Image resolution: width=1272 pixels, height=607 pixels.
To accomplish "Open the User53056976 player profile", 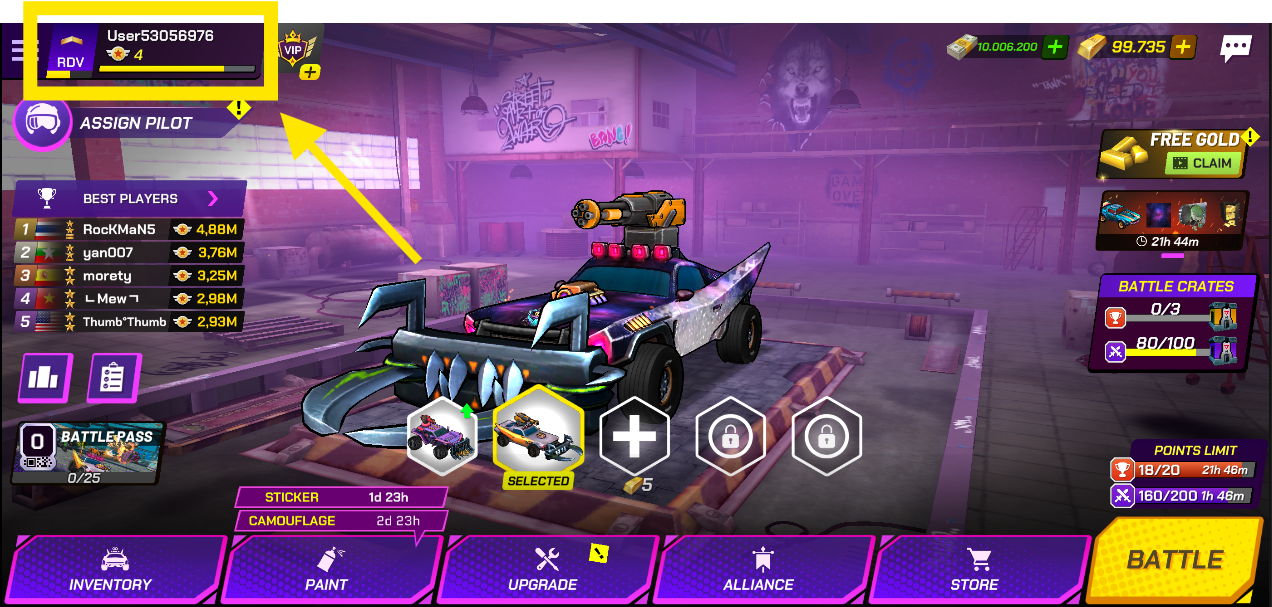I will pos(150,50).
